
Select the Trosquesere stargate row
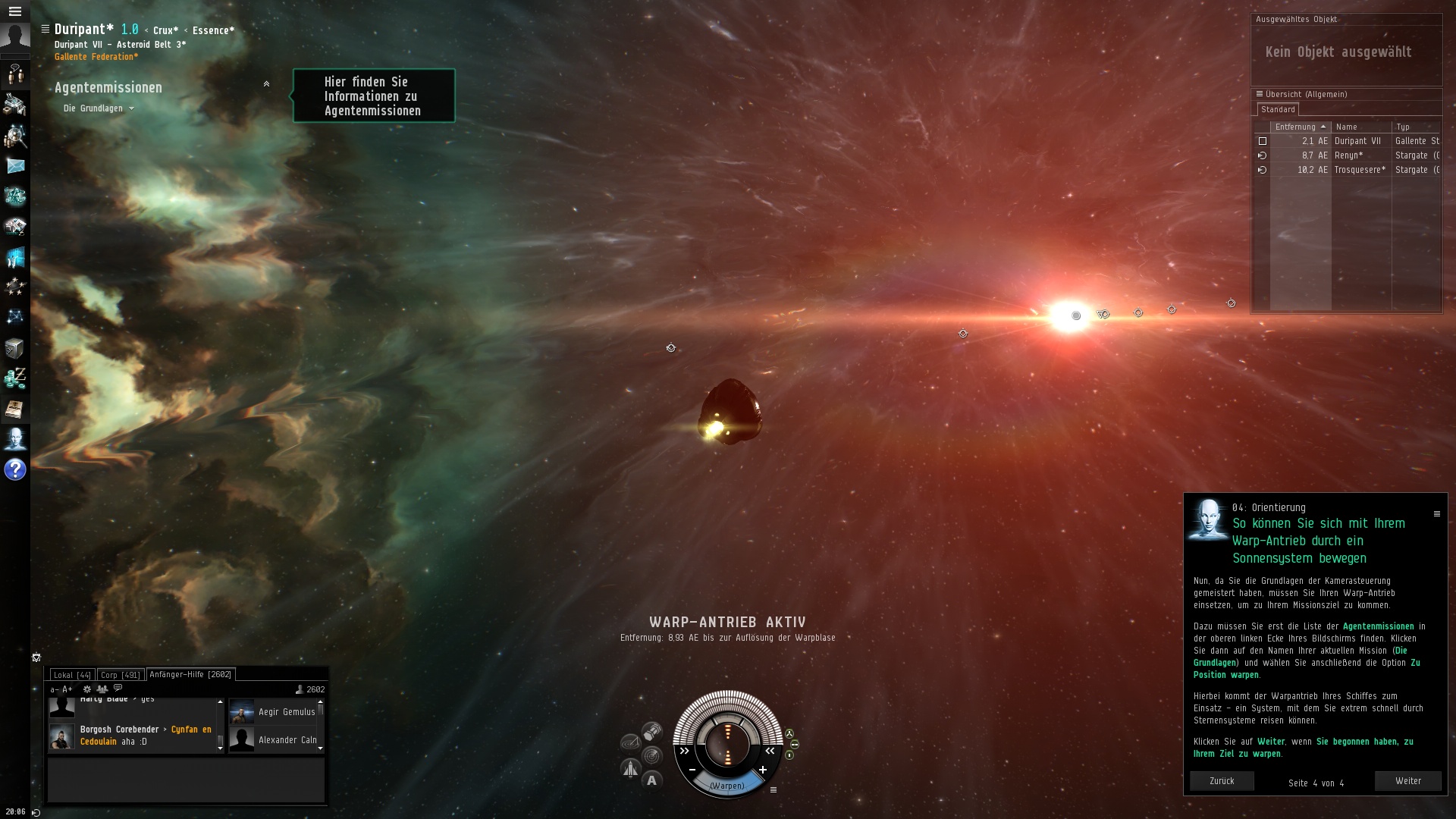click(x=1359, y=170)
